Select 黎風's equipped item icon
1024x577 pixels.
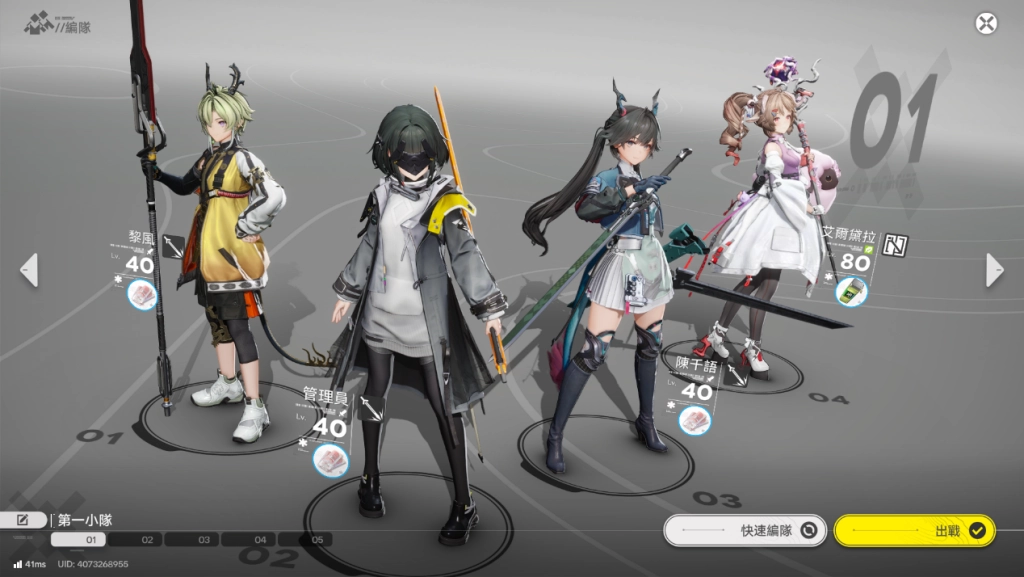click(x=143, y=295)
